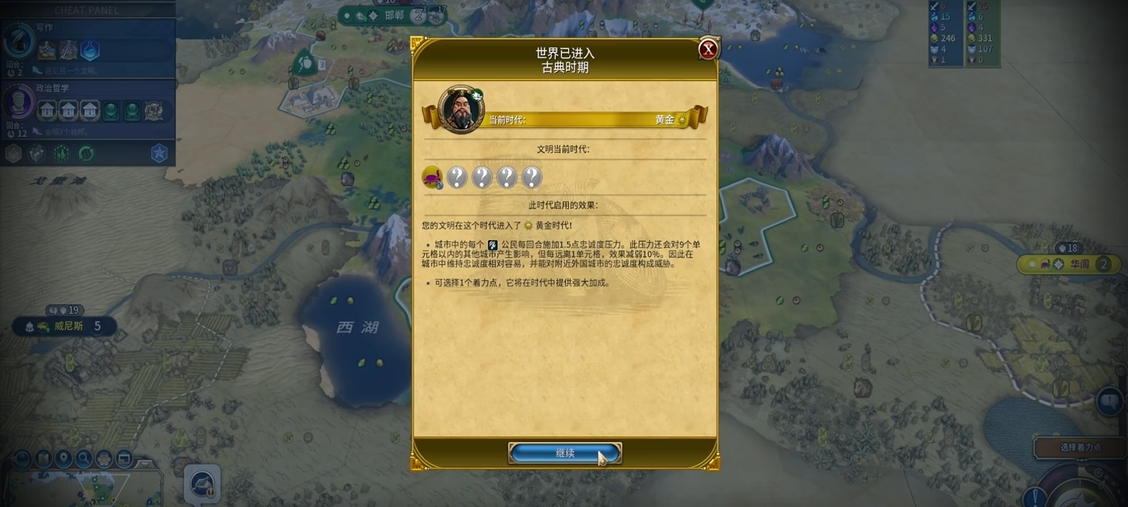Click the first lit era score medallion
The height and width of the screenshot is (507, 1128).
coord(433,178)
